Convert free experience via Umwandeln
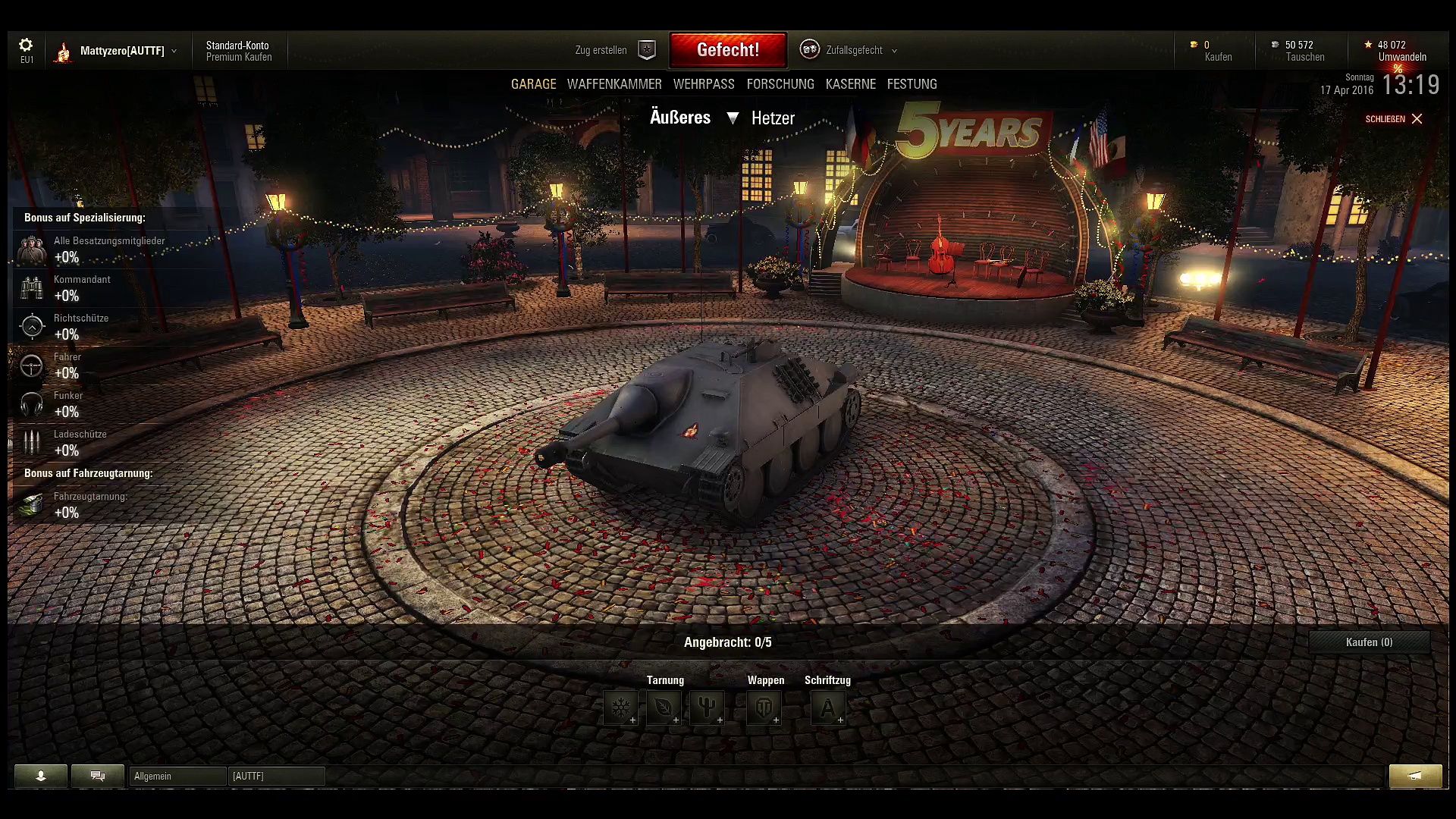Image resolution: width=1456 pixels, height=819 pixels. pos(1402,57)
